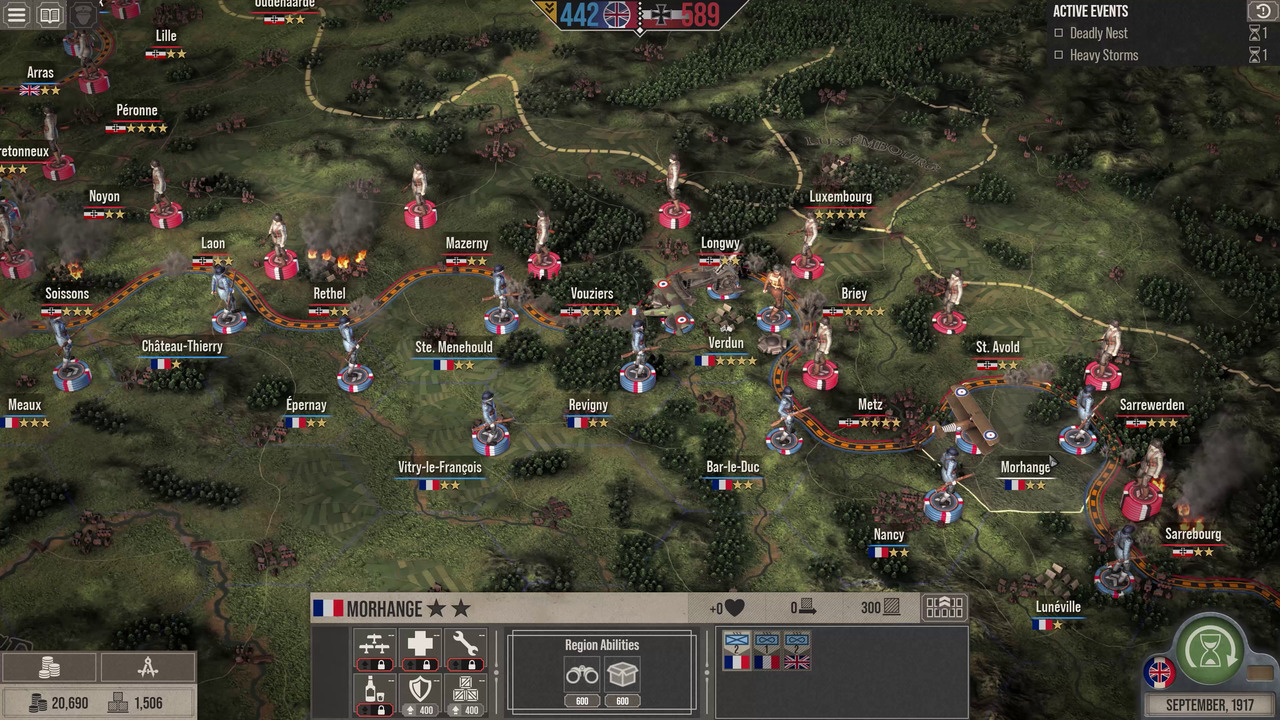Use the supply crate region ability
This screenshot has height=720, width=1280.
(x=622, y=676)
